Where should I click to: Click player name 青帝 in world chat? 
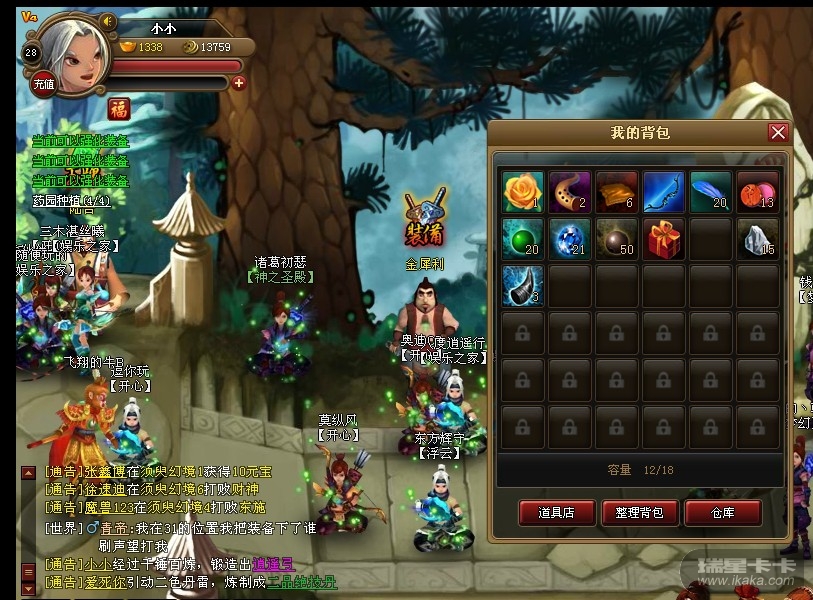[x=112, y=529]
